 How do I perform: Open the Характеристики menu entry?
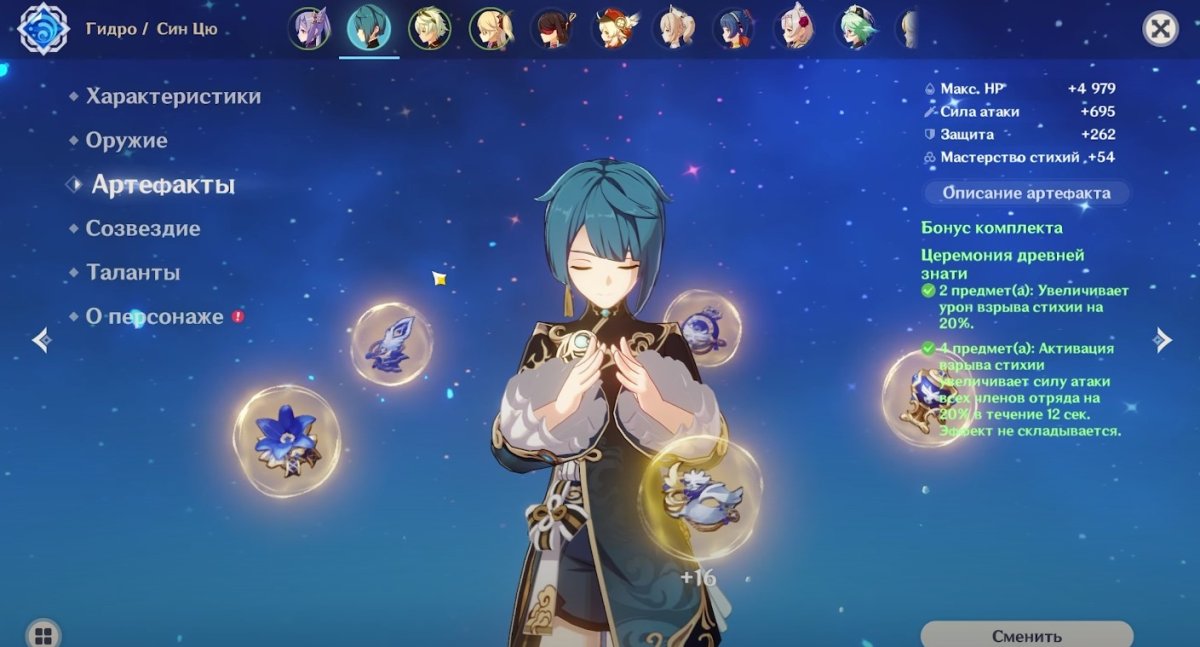pos(173,97)
